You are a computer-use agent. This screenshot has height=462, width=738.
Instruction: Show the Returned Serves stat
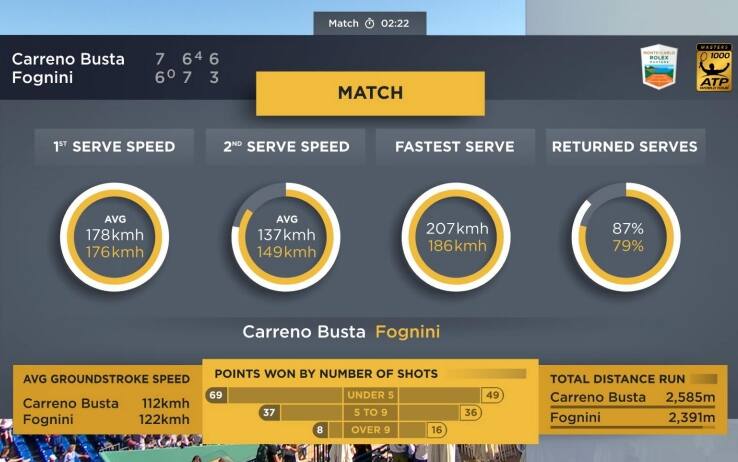pos(624,147)
